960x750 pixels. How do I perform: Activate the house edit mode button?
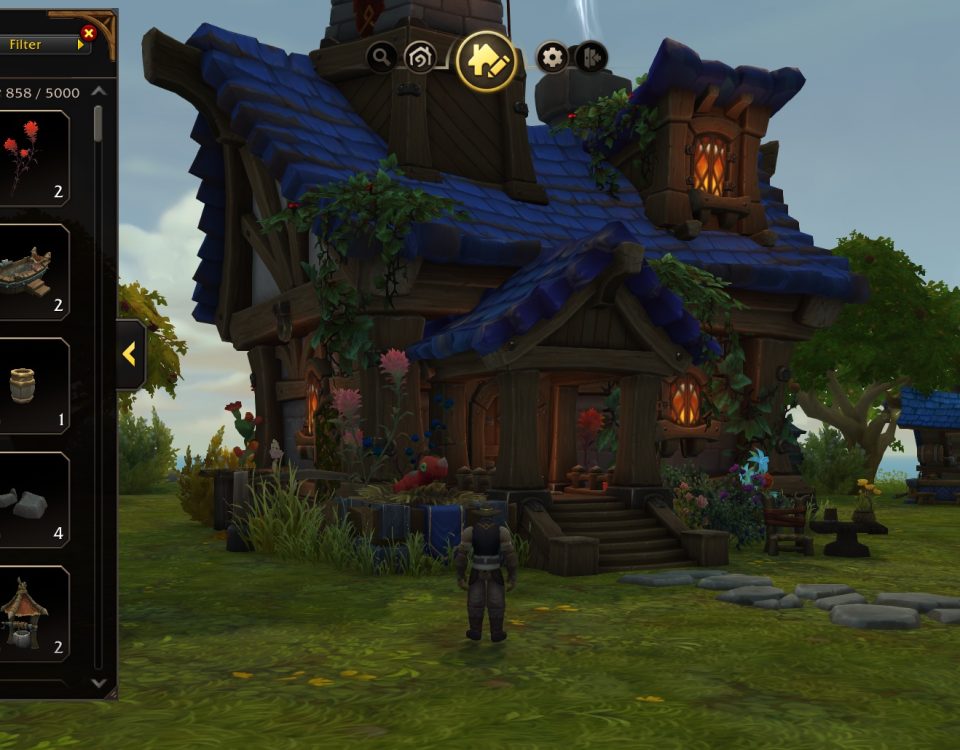(486, 61)
